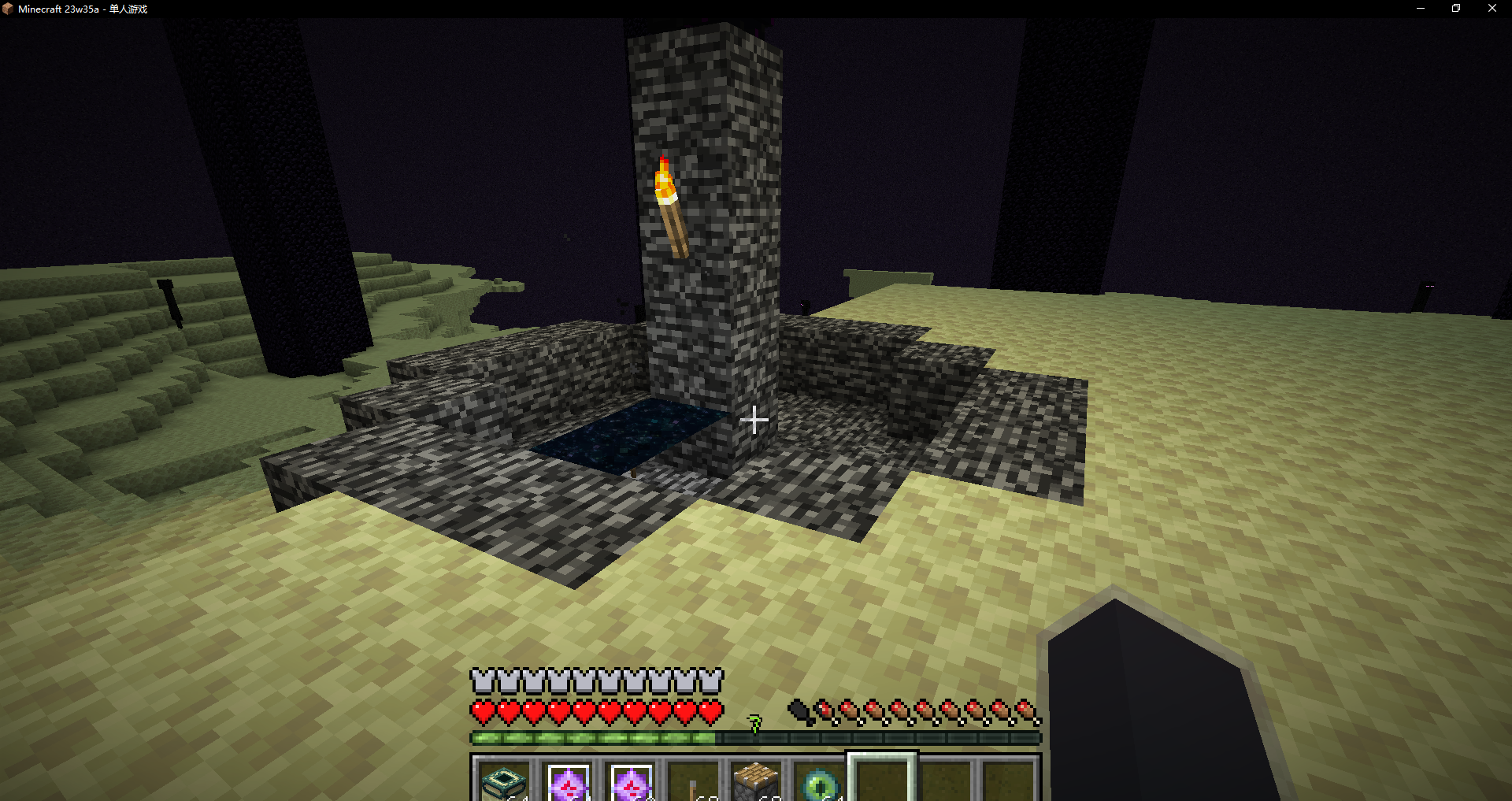Image resolution: width=1512 pixels, height=801 pixels.
Task: Select the piston hotbar slot
Action: tap(756, 781)
